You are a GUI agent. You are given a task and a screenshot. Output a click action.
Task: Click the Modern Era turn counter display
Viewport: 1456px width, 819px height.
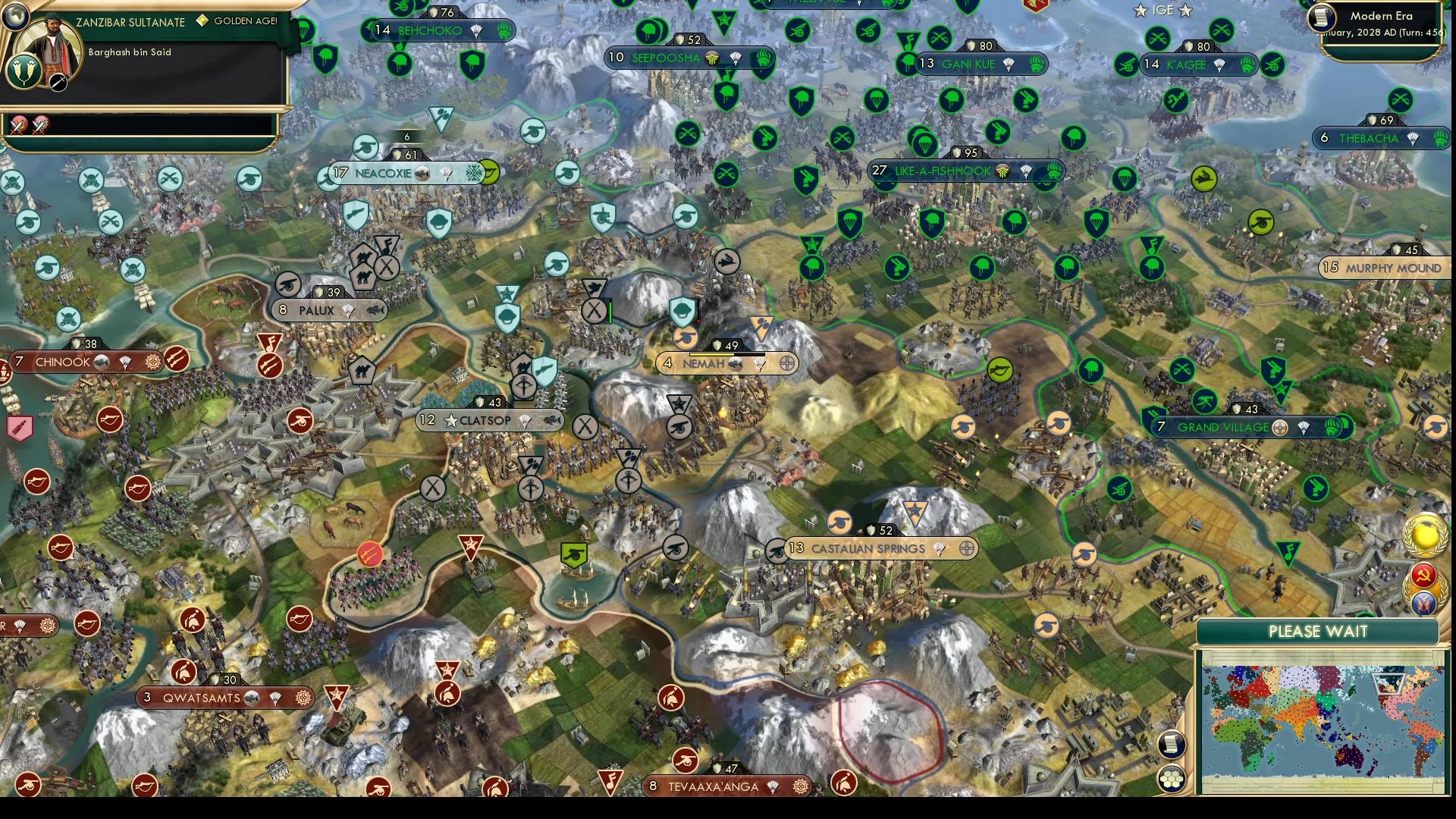1382,23
